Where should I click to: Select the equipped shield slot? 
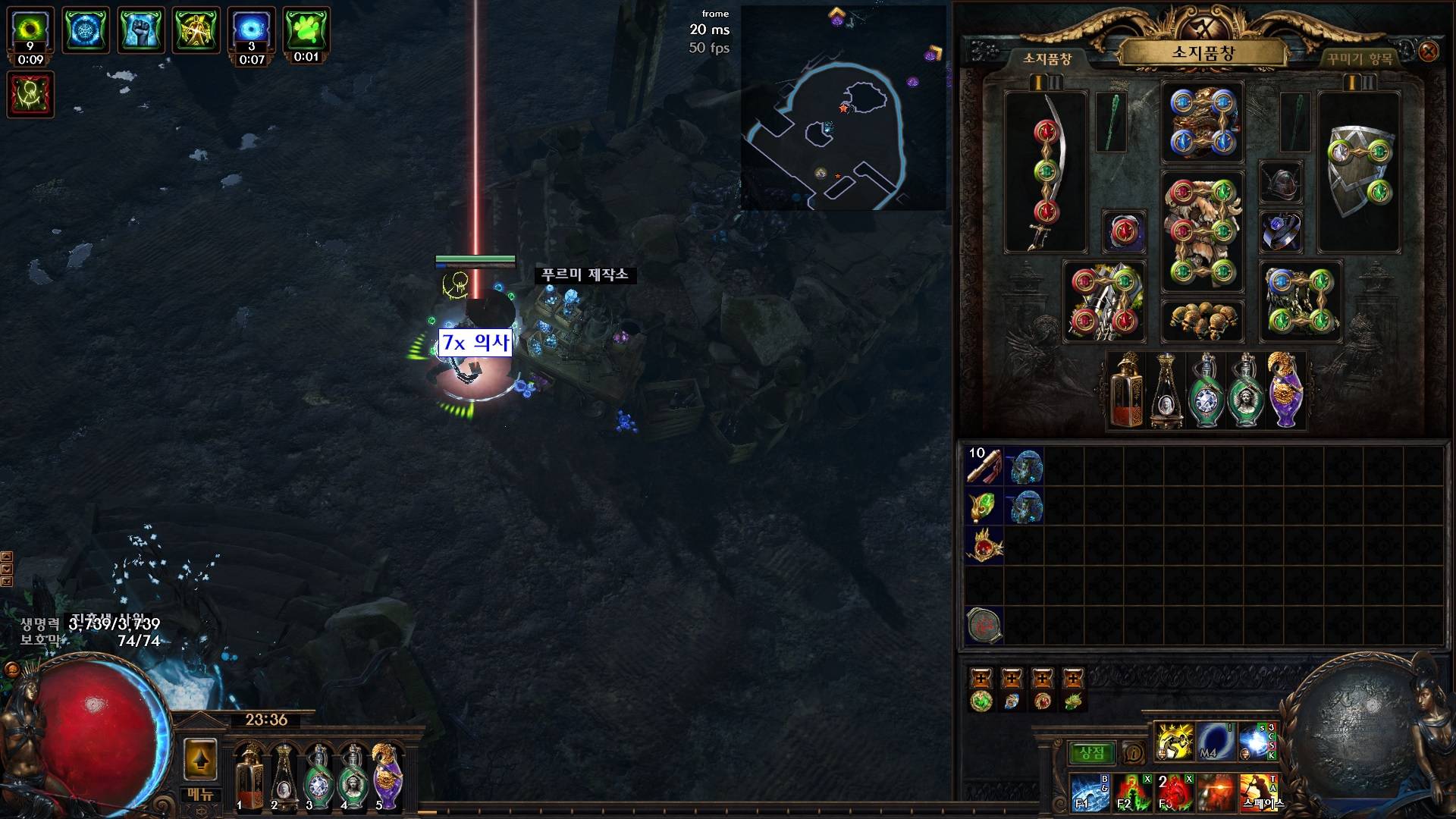[x=1359, y=172]
